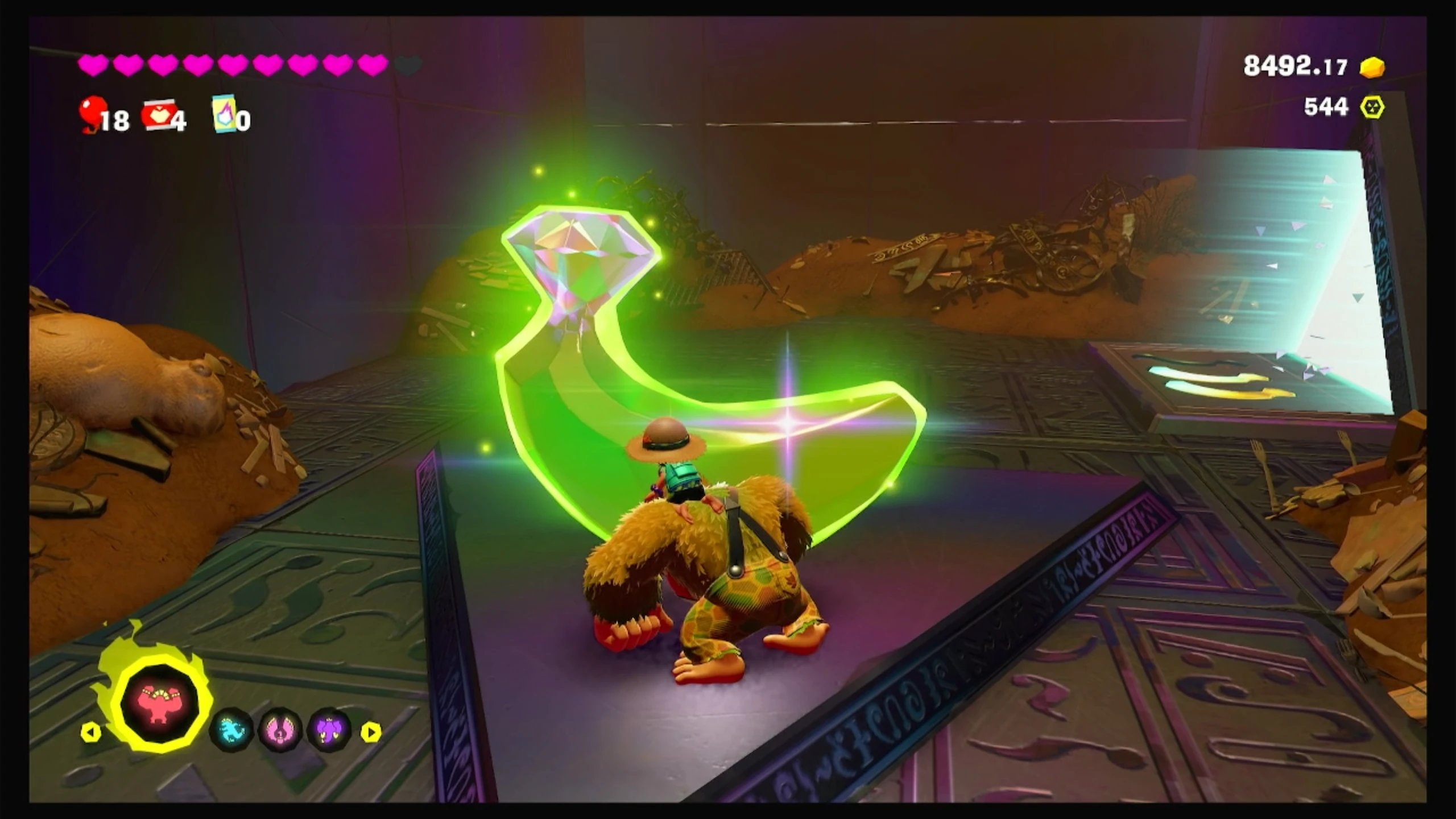1456x819 pixels.
Task: Switch to the blue Zebra Bananza icon
Action: 231,730
